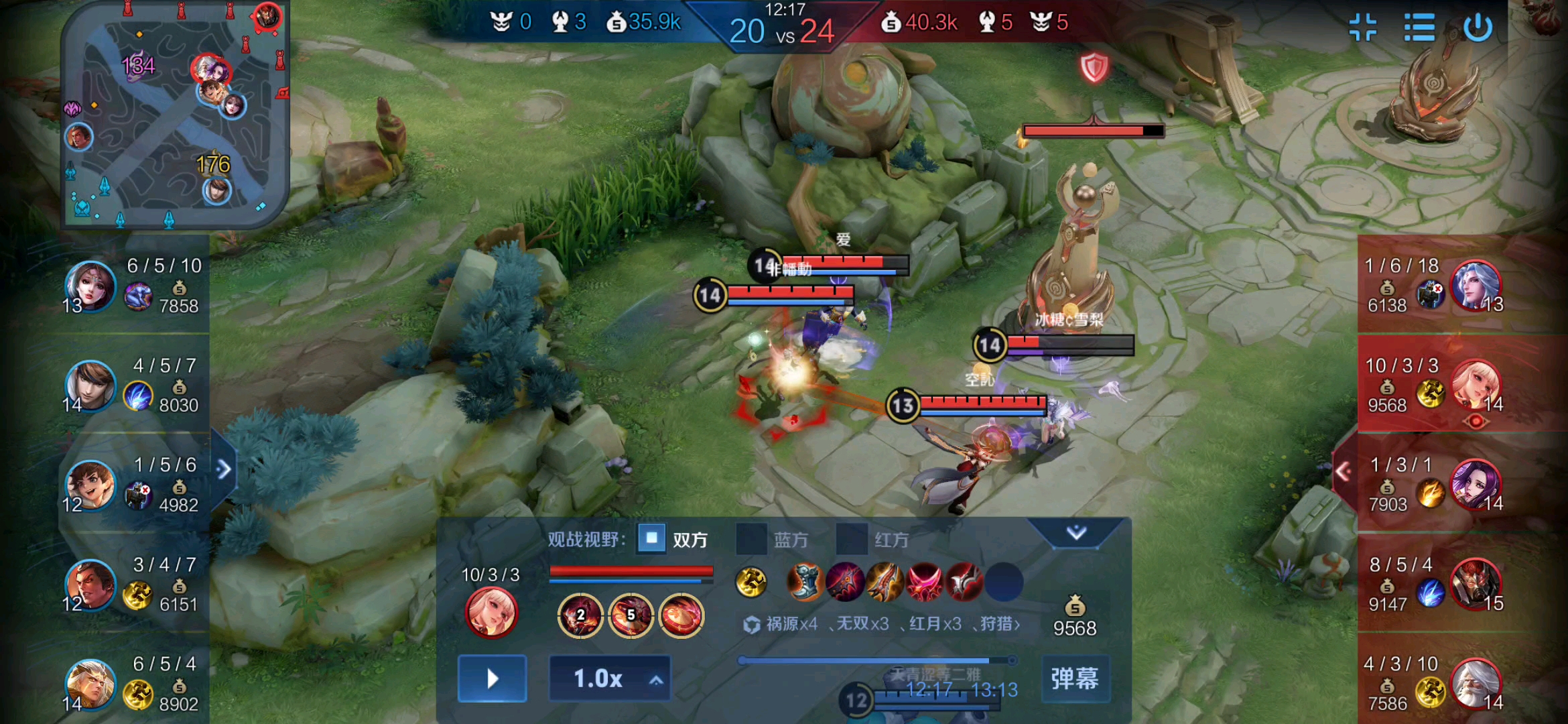The image size is (1568, 724).
Task: Switch spectator view to 红方
Action: [852, 540]
